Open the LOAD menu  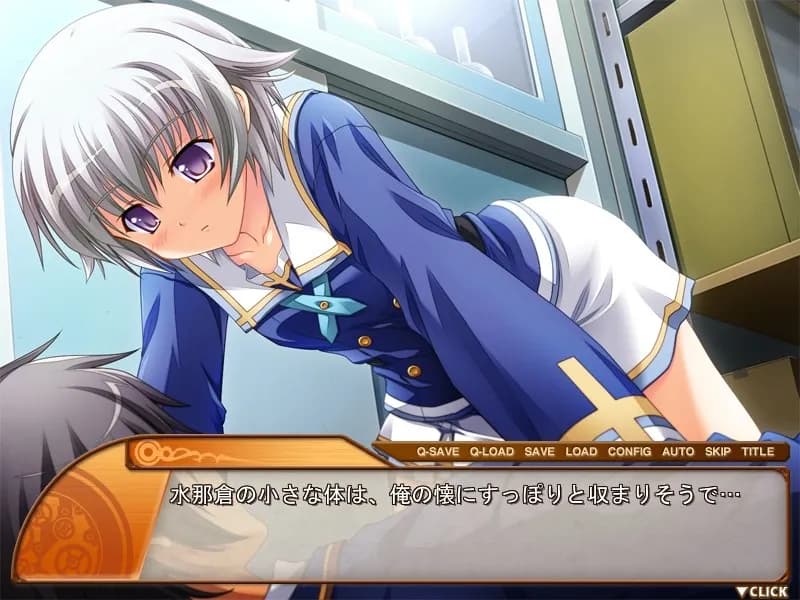coord(581,452)
